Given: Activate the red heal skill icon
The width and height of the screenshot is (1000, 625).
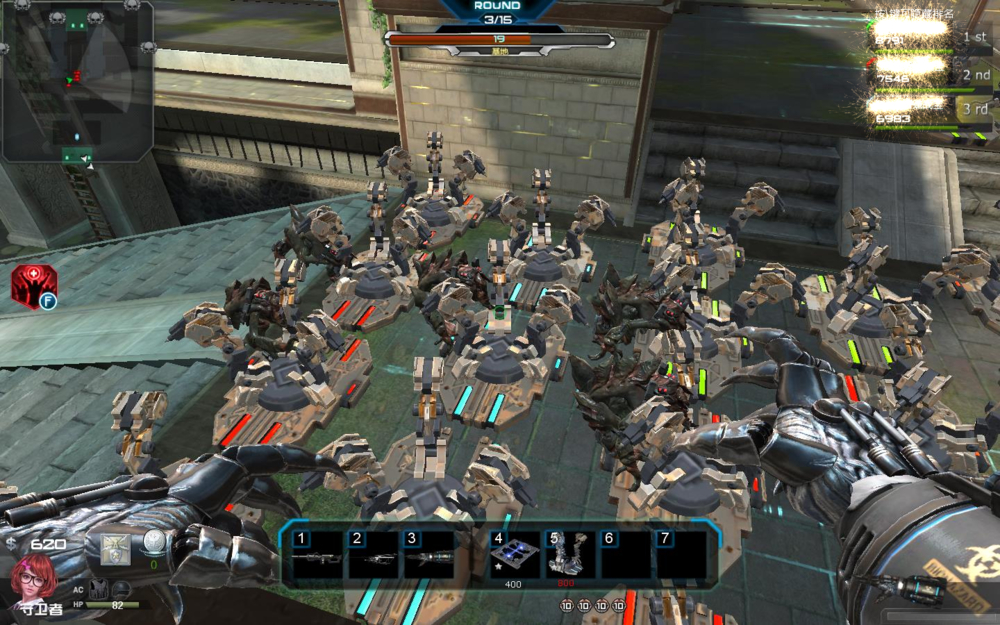Looking at the screenshot, I should click(x=33, y=287).
